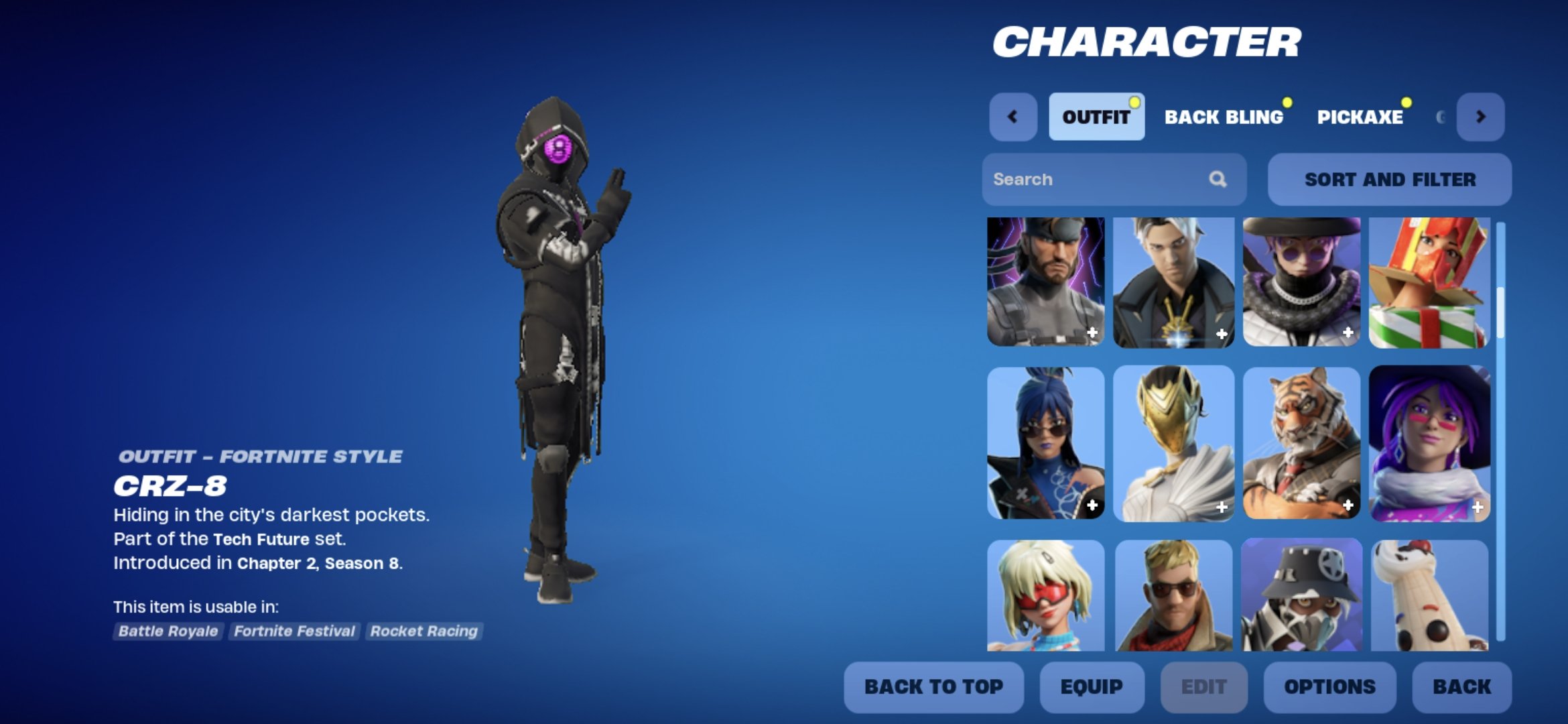Click the Back to Top button
1568x724 pixels.
[933, 686]
